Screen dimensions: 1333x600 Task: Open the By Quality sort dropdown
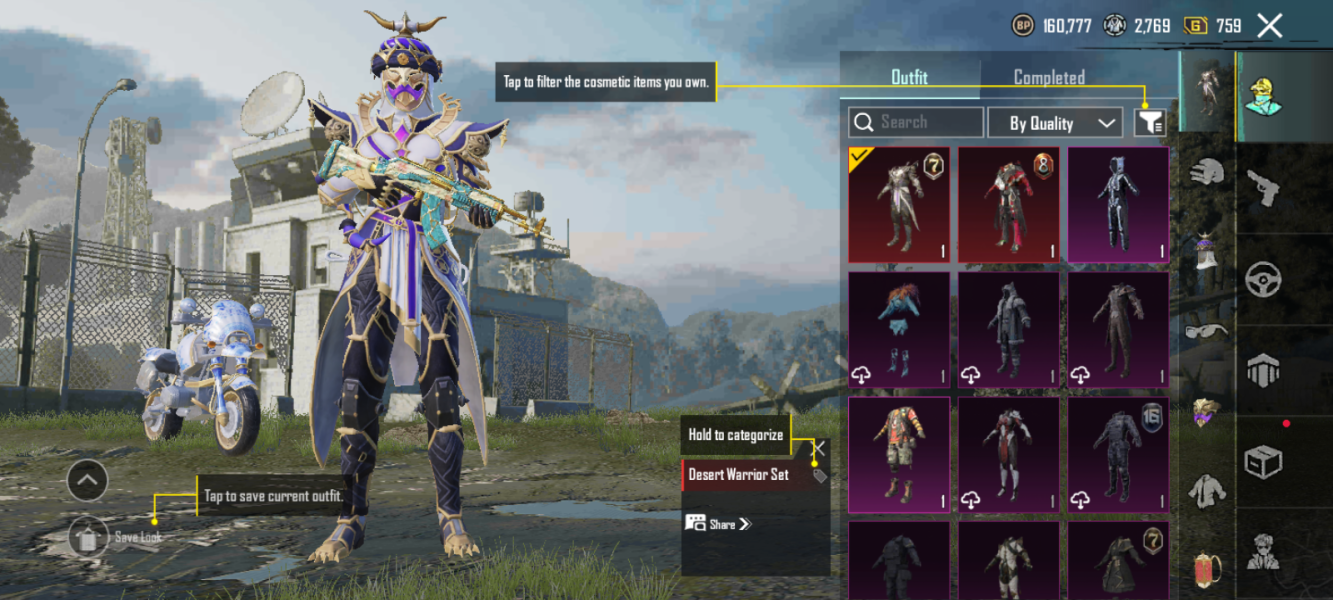pos(1055,123)
